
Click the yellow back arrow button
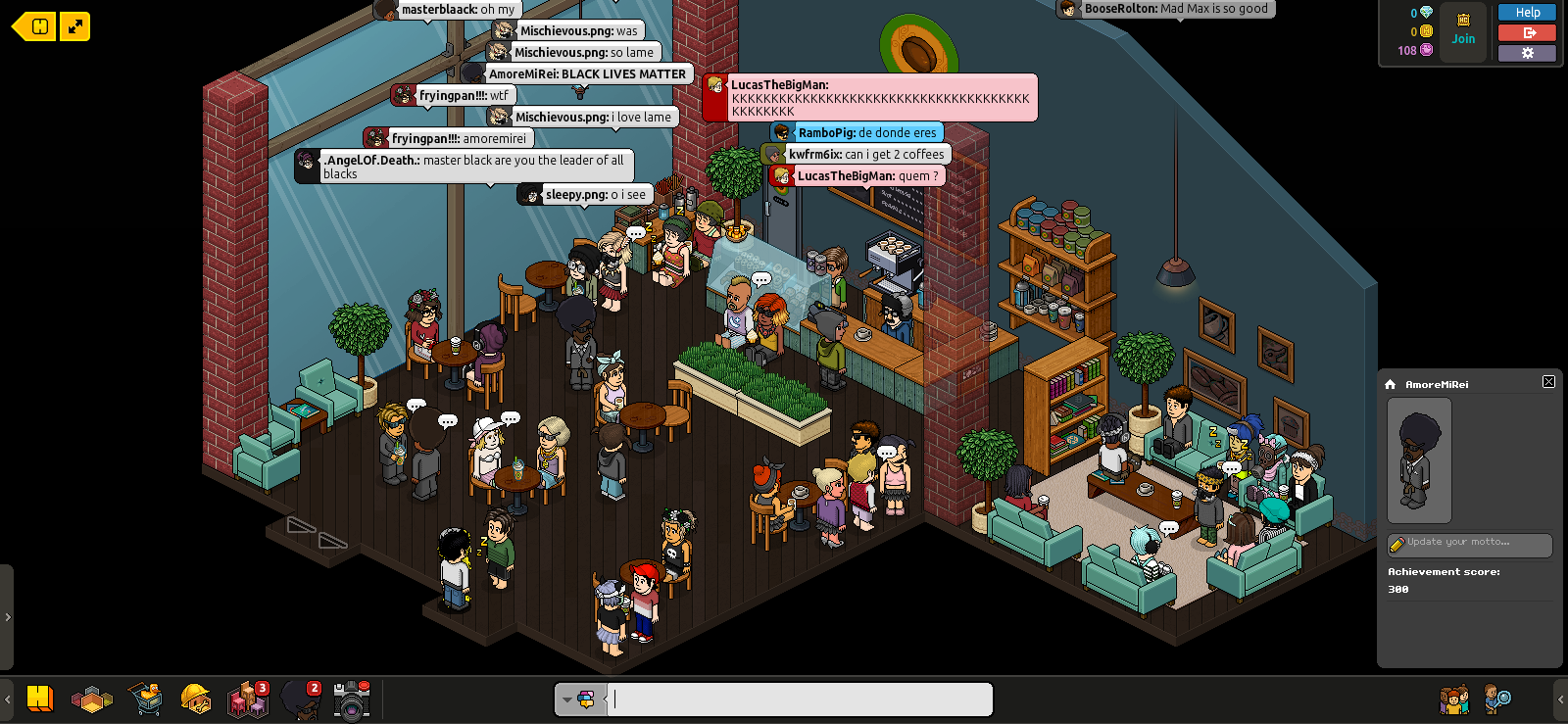click(34, 26)
